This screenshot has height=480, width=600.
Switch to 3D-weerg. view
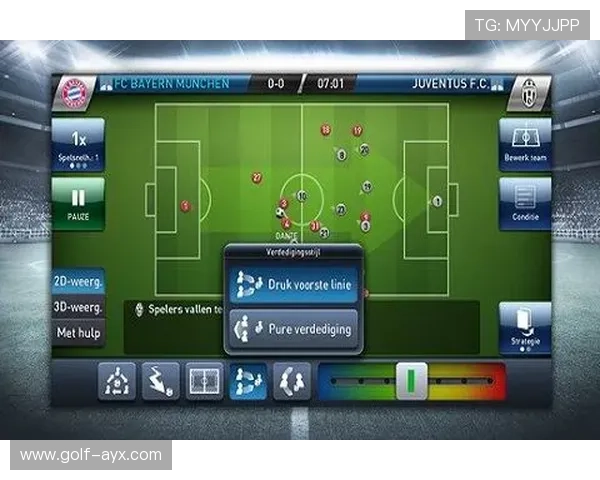(78, 308)
